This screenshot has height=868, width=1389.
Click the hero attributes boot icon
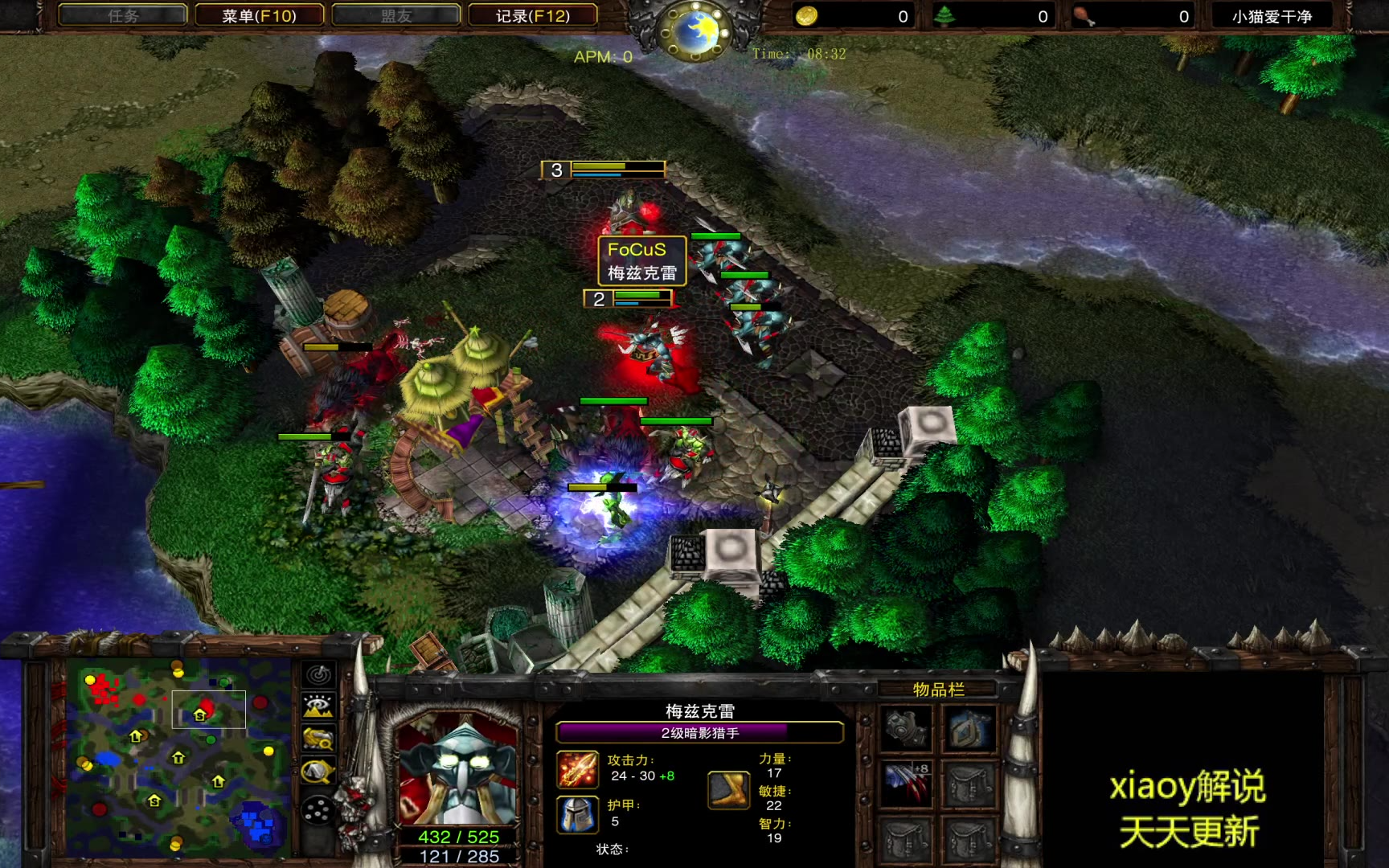729,789
